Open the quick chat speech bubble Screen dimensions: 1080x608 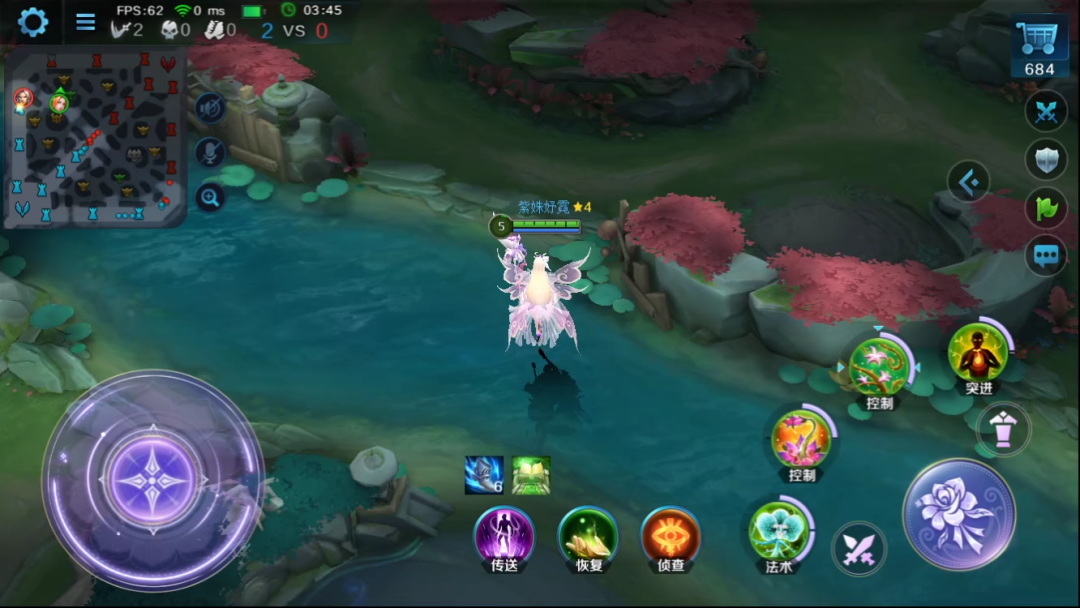tap(1046, 255)
